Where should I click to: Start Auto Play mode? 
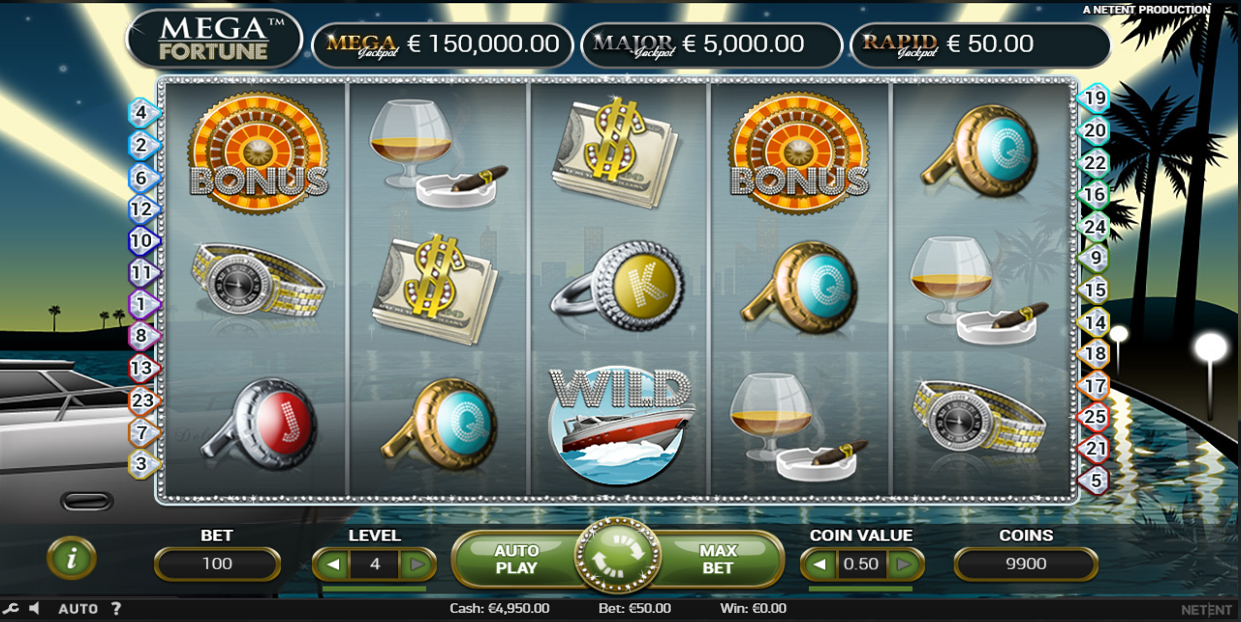516,559
